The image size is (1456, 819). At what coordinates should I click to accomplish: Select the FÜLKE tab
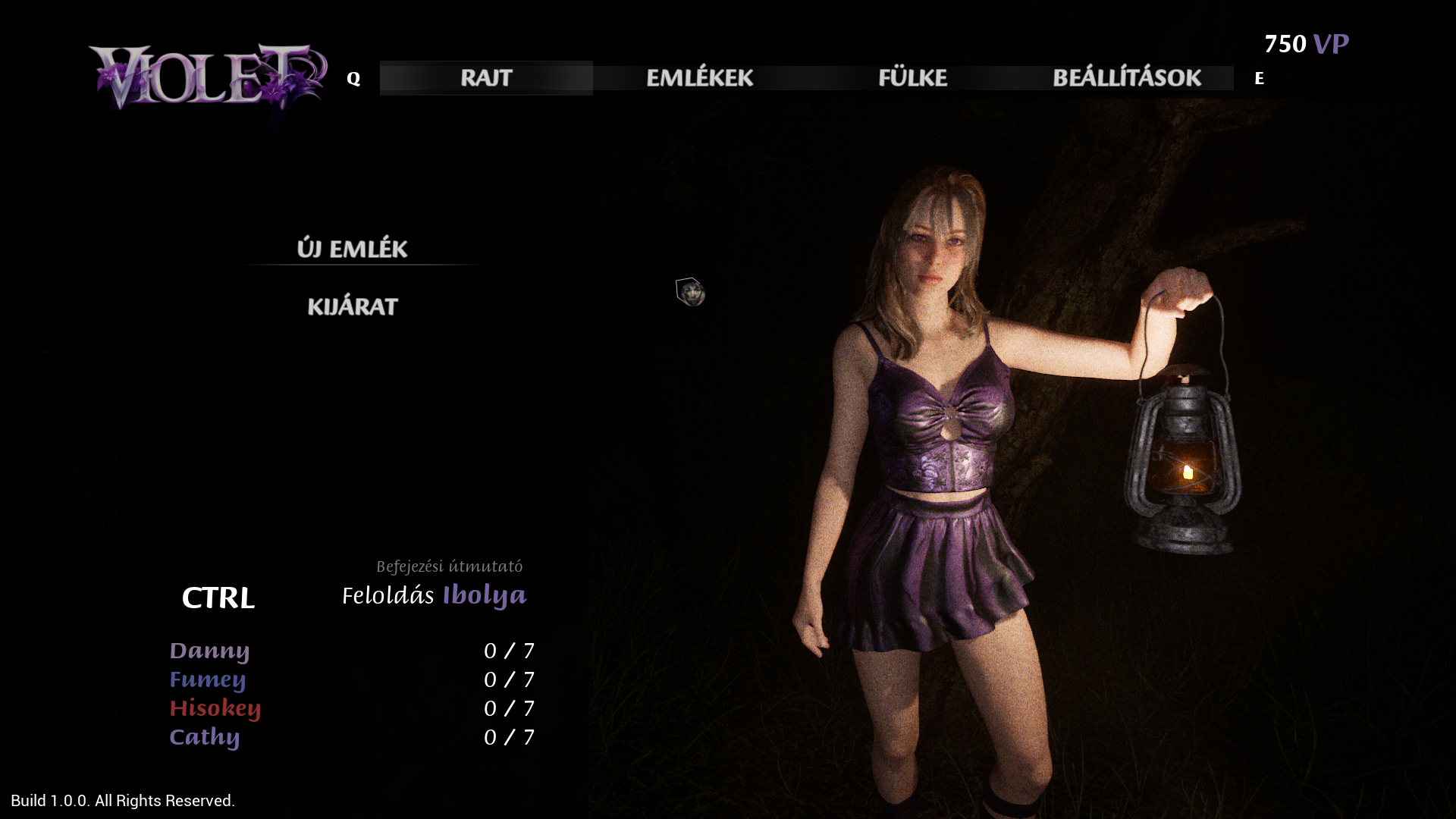click(912, 78)
